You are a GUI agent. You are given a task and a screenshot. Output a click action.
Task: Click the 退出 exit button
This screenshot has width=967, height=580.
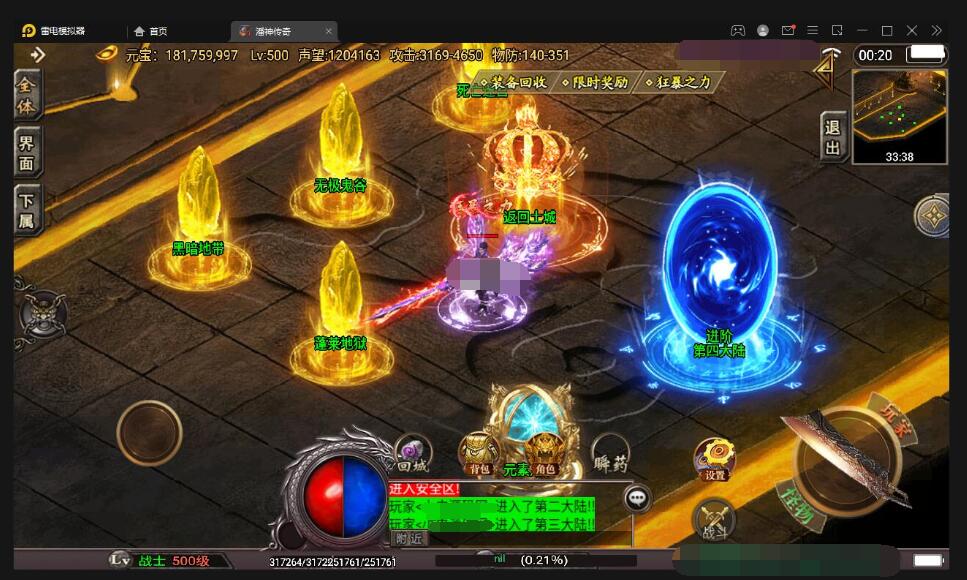coord(833,137)
